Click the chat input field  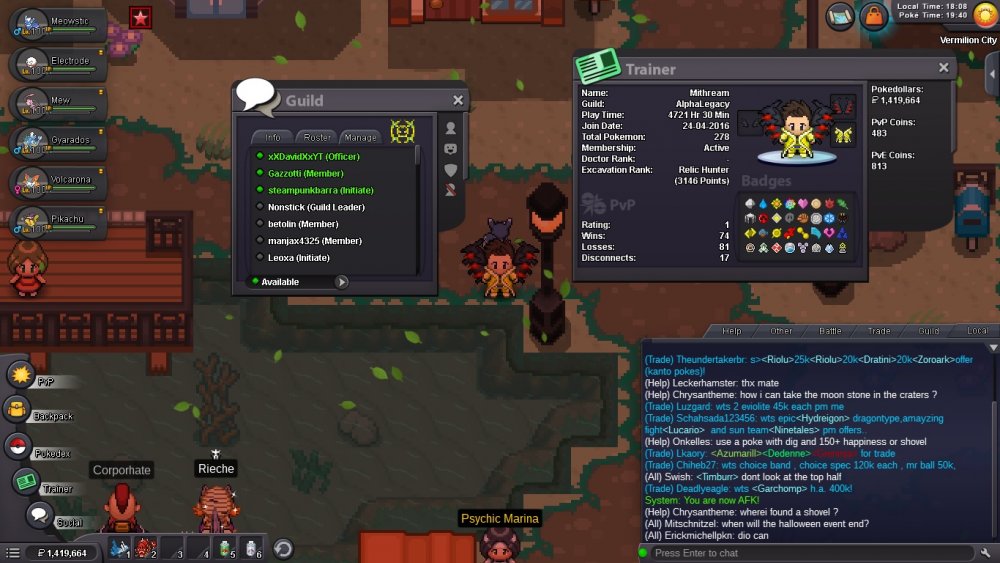[x=810, y=553]
